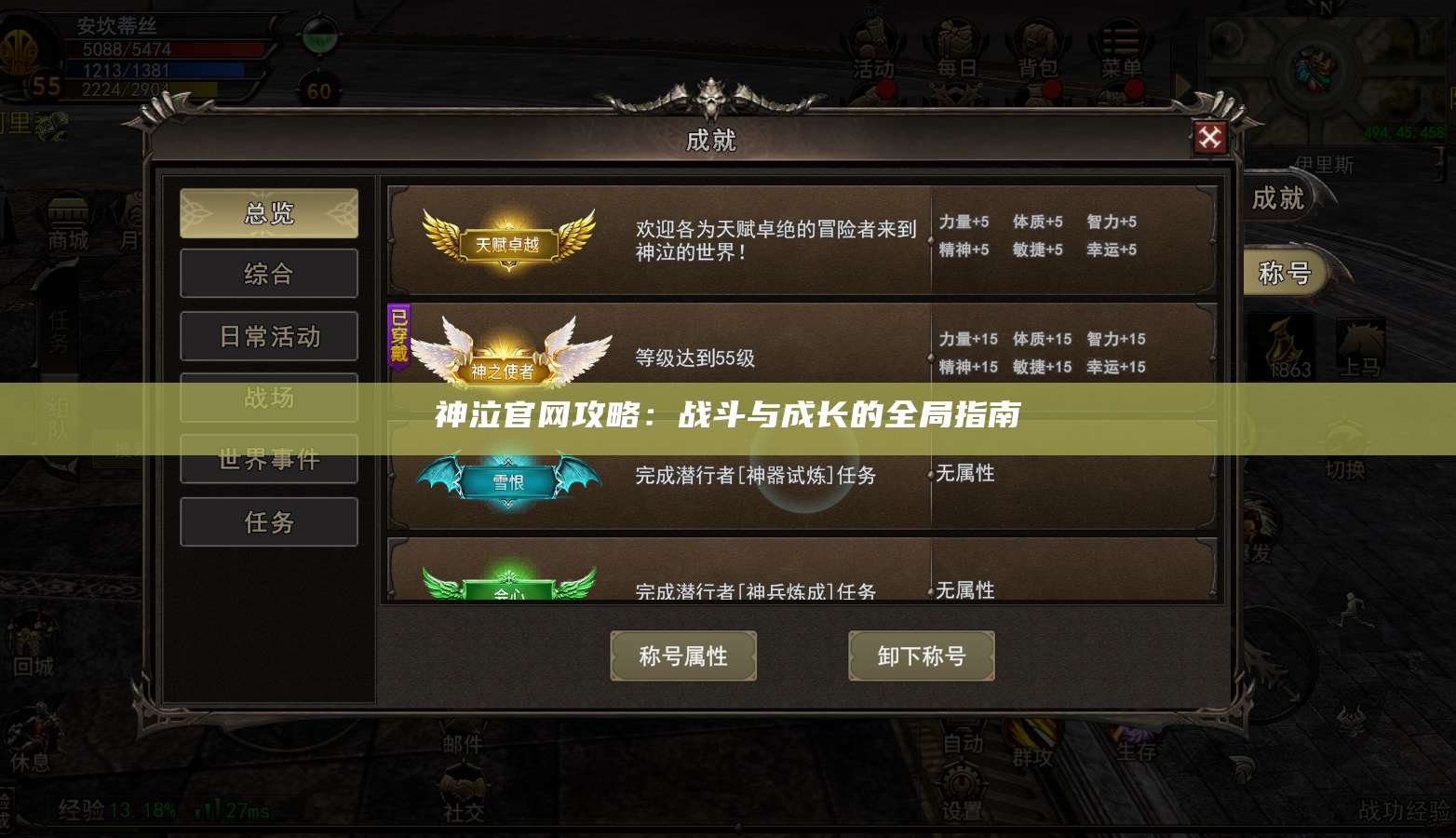This screenshot has width=1456, height=838.
Task: Click the 卸下称号 button
Action: pyautogui.click(x=922, y=656)
